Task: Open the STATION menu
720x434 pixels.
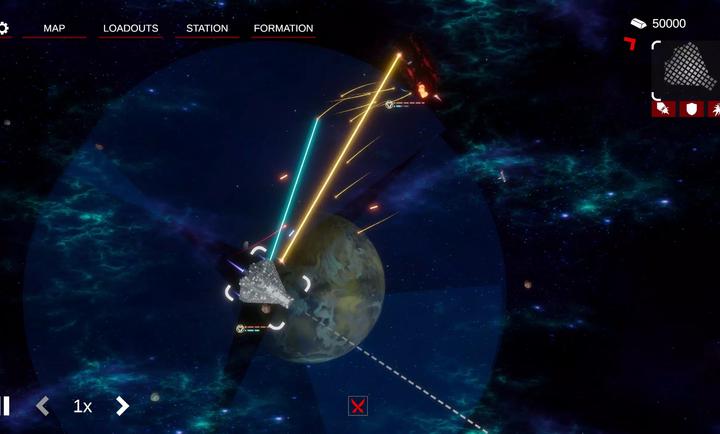Action: 207,28
